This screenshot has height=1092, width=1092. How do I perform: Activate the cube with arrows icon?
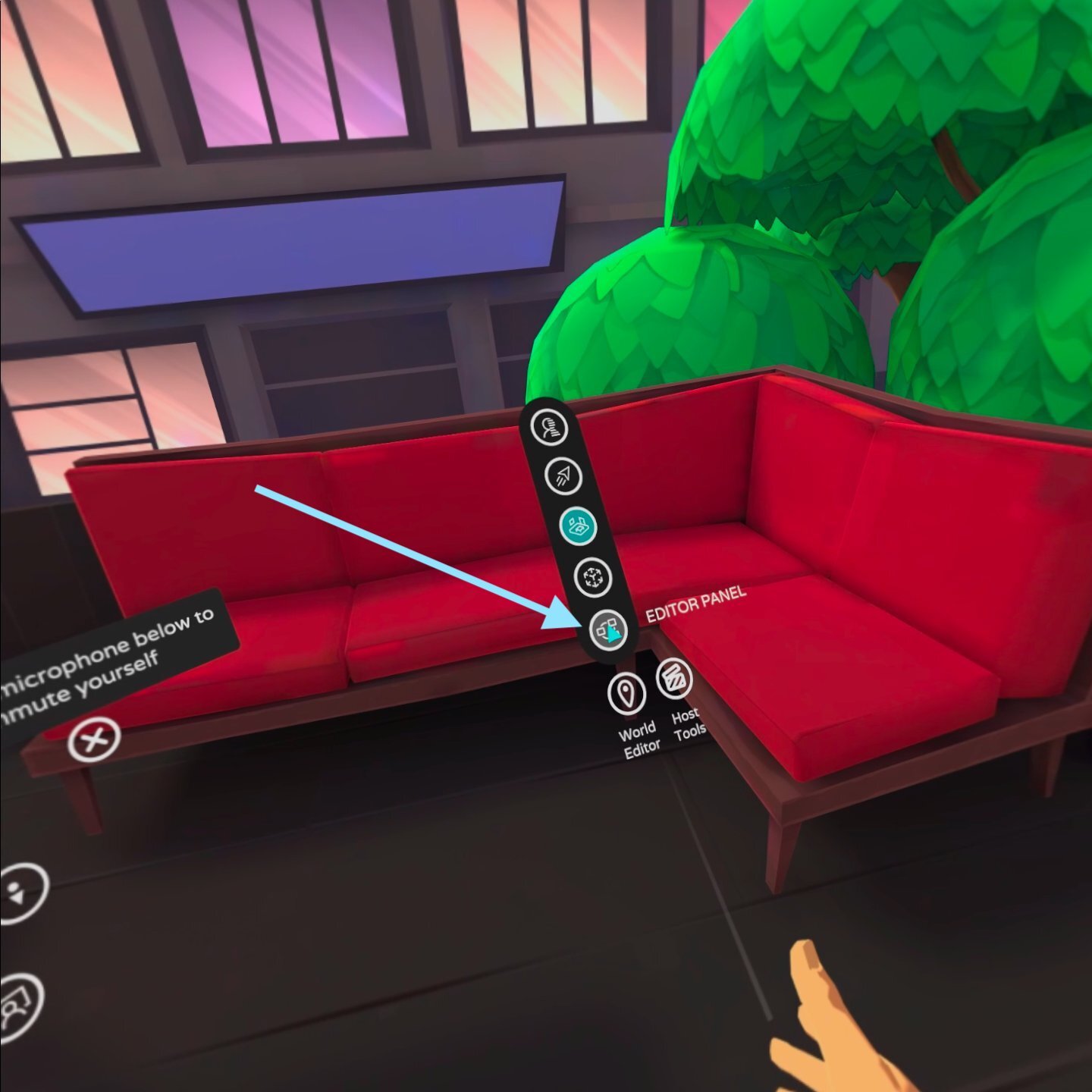point(592,578)
